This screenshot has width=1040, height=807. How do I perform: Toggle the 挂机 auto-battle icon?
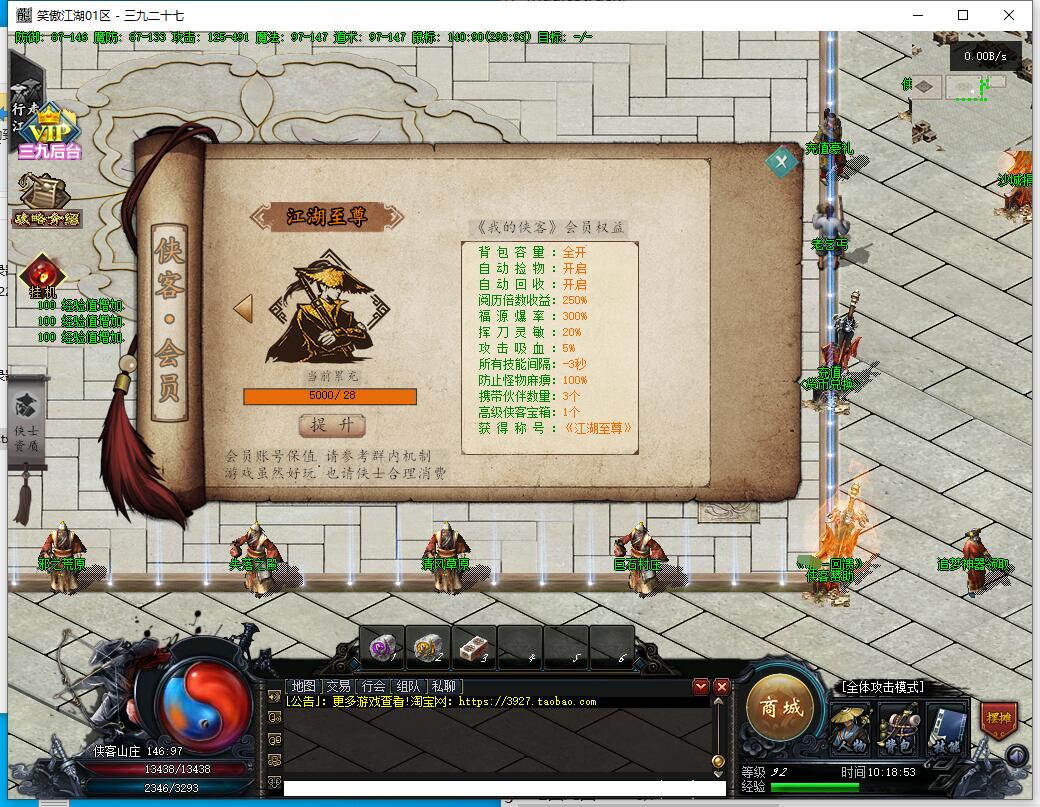tap(42, 276)
